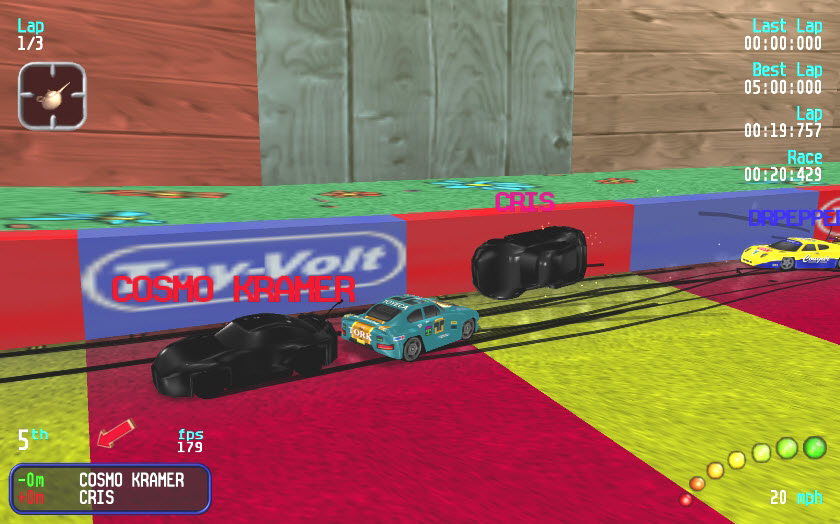Image resolution: width=840 pixels, height=524 pixels.
Task: Click the COSMO KRAMER row in the gap panel
Action: pos(110,481)
